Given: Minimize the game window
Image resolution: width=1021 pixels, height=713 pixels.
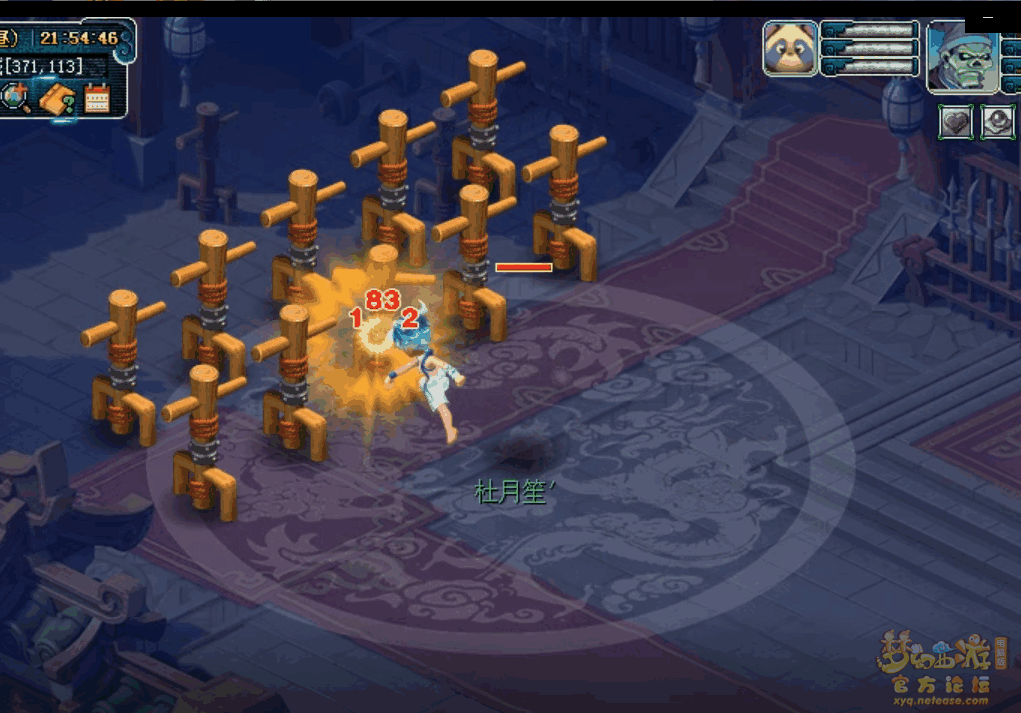Looking at the screenshot, I should click(988, 17).
